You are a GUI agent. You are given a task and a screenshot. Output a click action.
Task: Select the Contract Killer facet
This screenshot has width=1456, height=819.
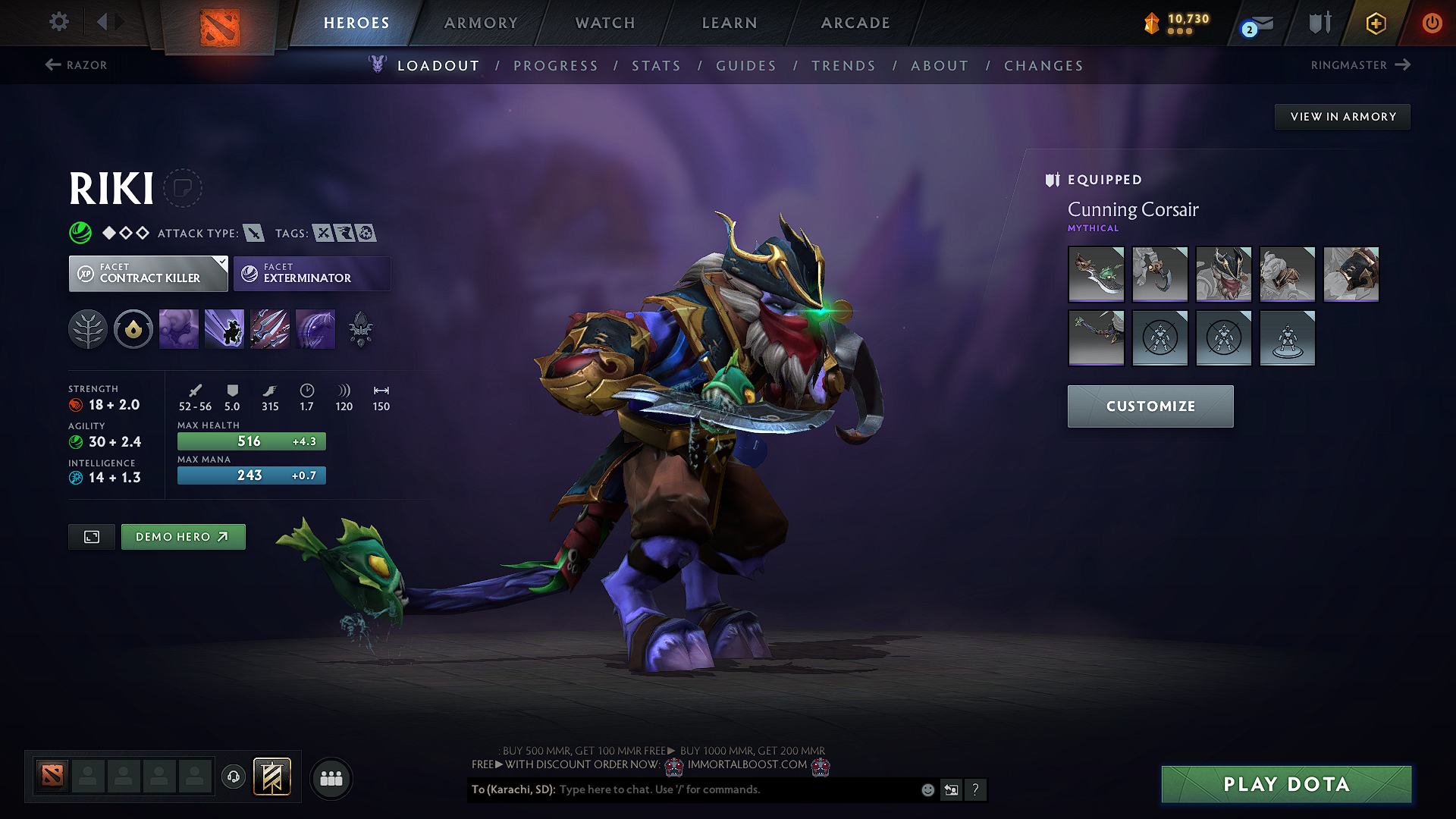click(149, 274)
